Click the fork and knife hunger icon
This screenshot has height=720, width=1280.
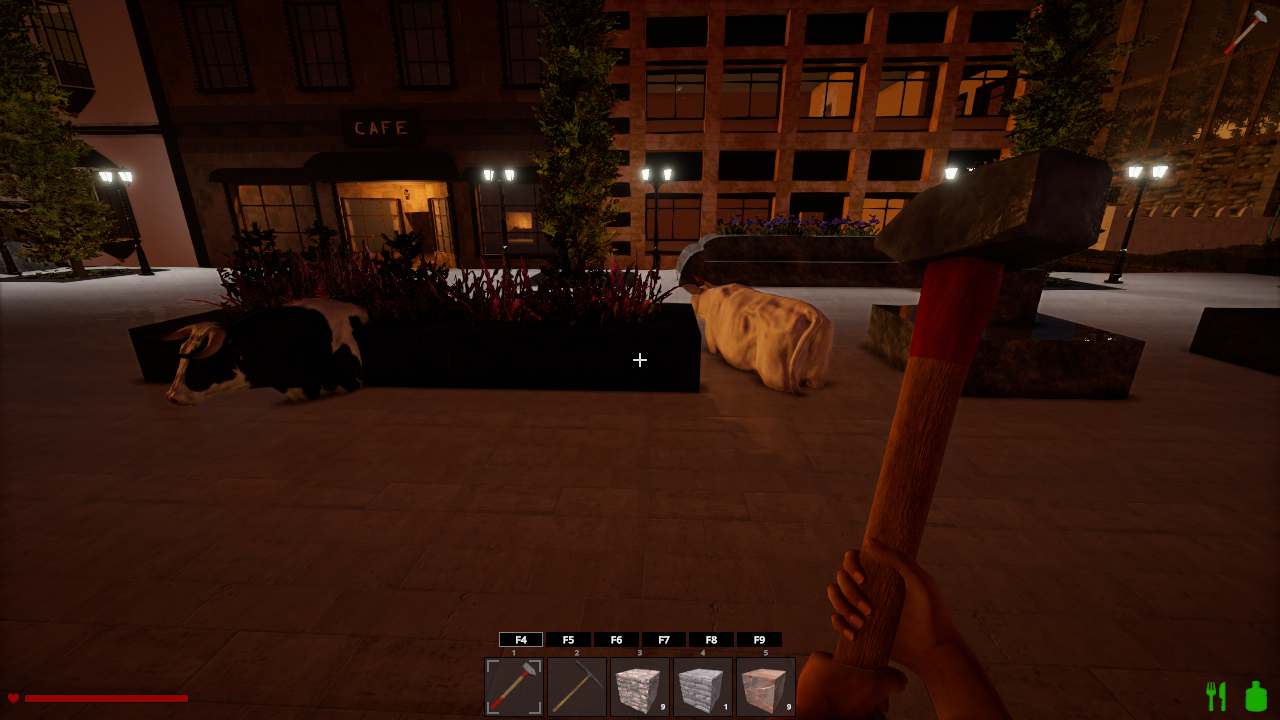point(1216,696)
